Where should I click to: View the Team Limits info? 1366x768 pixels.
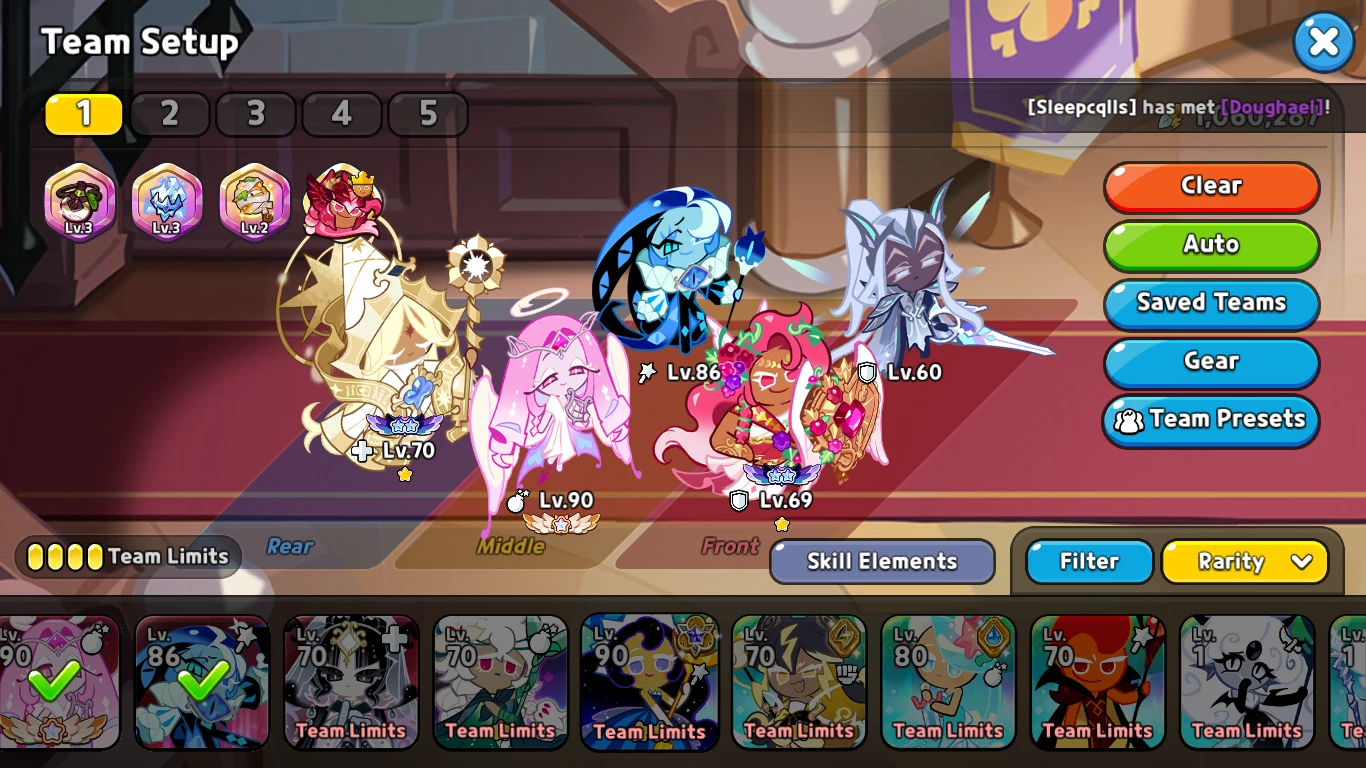coord(128,557)
